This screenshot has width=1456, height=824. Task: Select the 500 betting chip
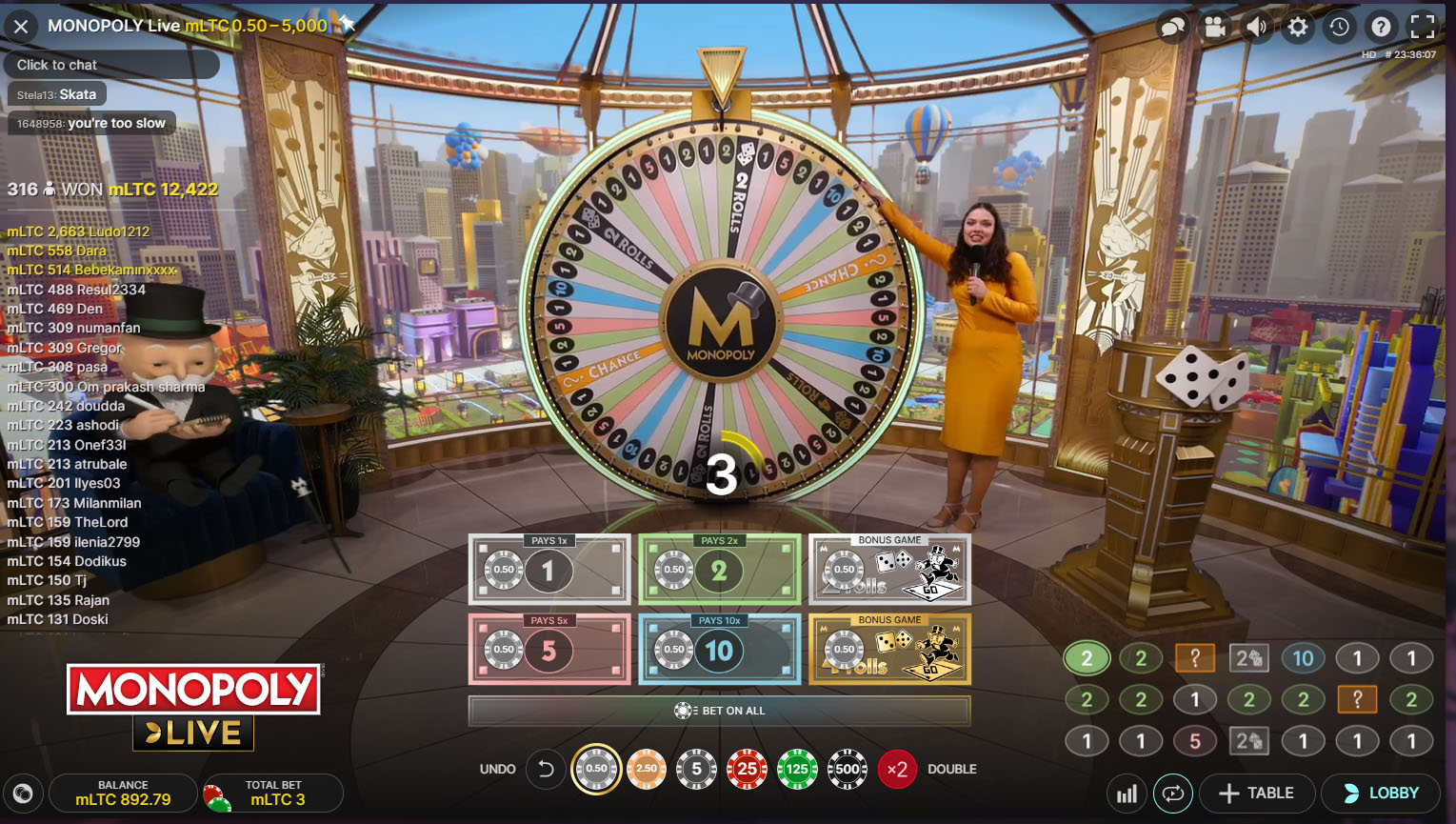point(847,769)
